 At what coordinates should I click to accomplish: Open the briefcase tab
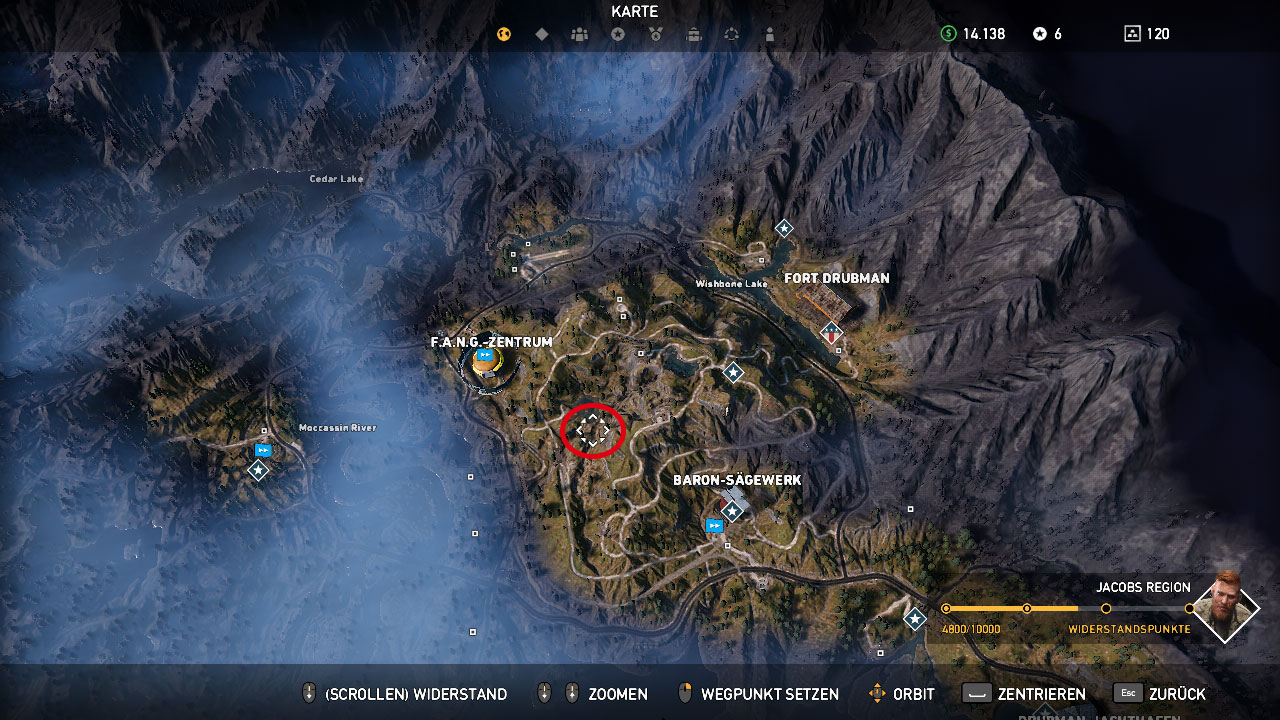pos(694,34)
